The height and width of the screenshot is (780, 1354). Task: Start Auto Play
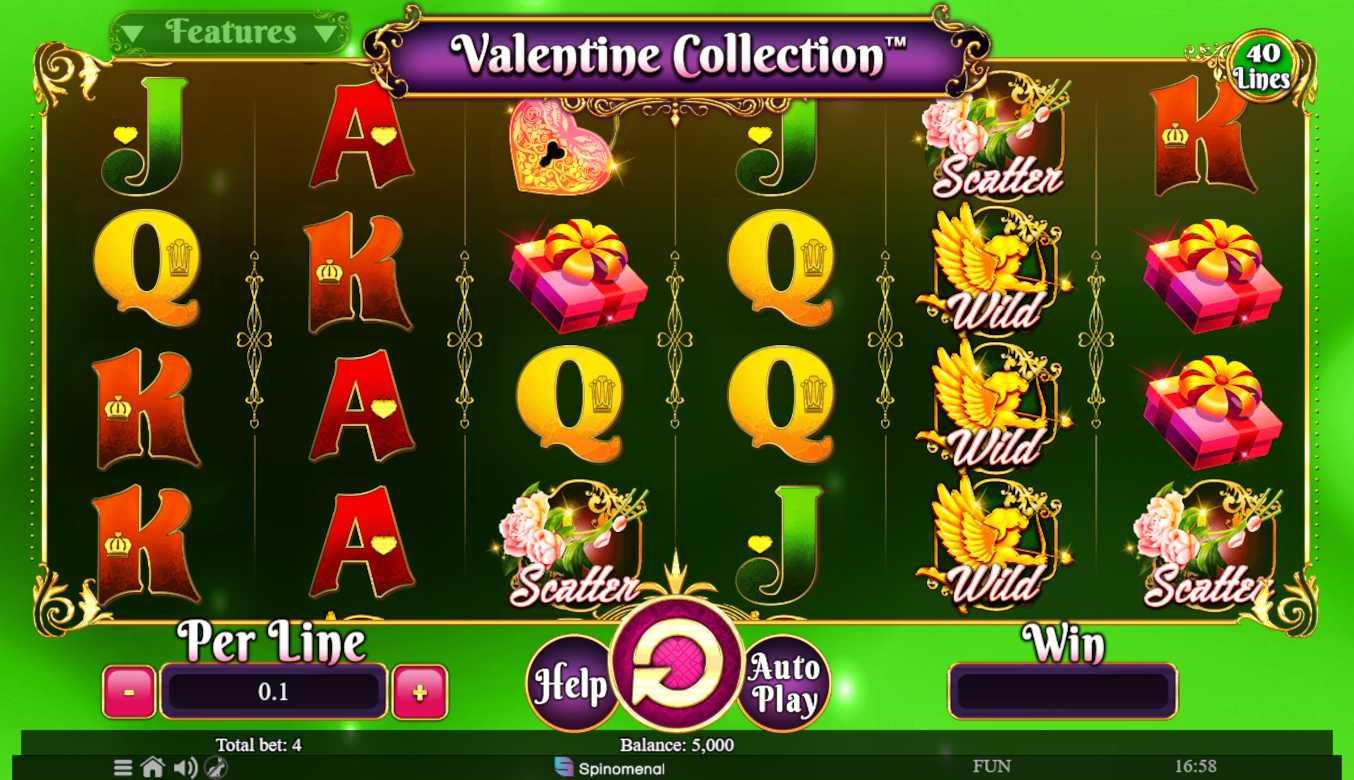[x=783, y=684]
